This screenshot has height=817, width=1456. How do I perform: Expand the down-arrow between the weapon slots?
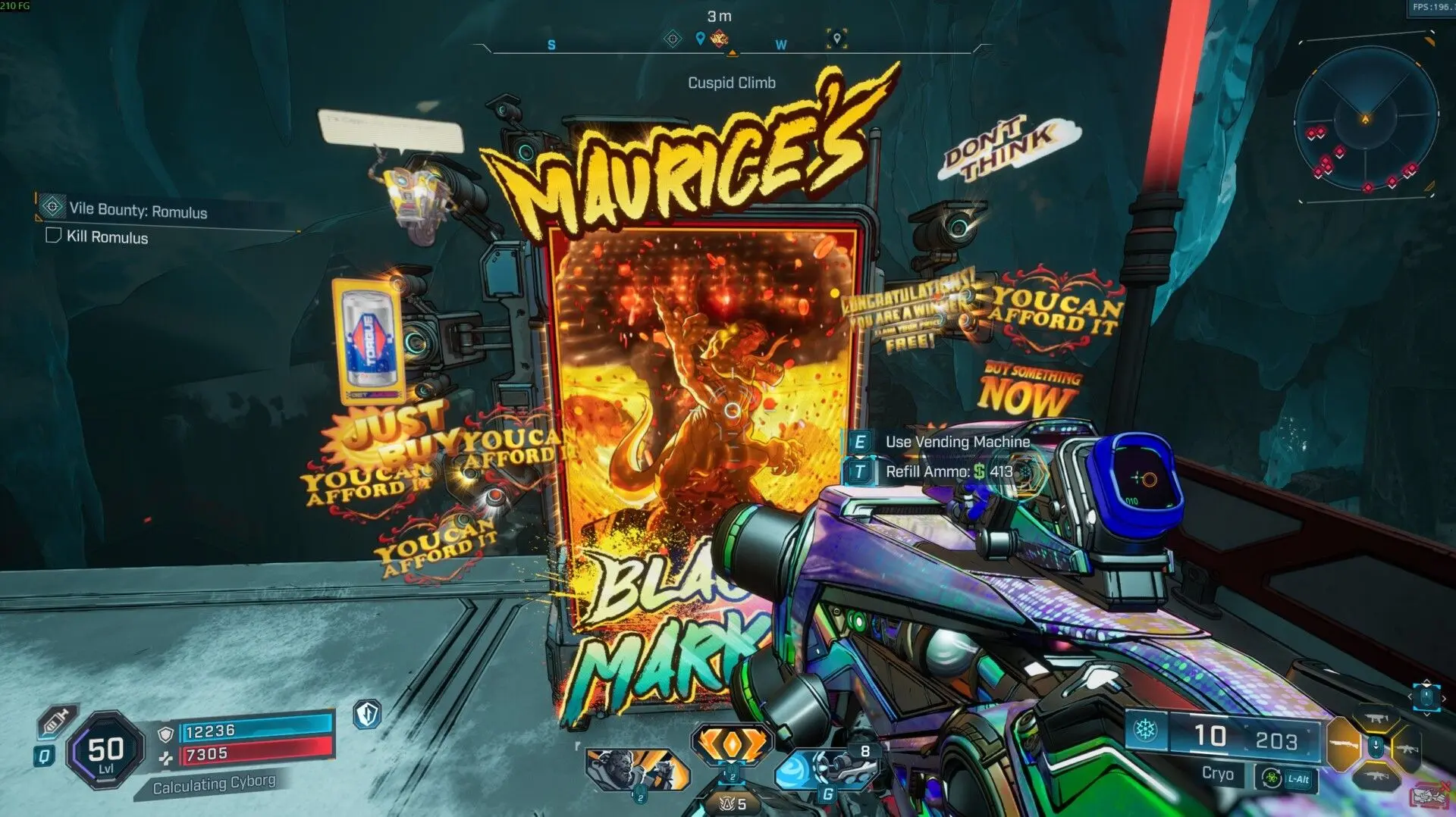[x=1376, y=745]
